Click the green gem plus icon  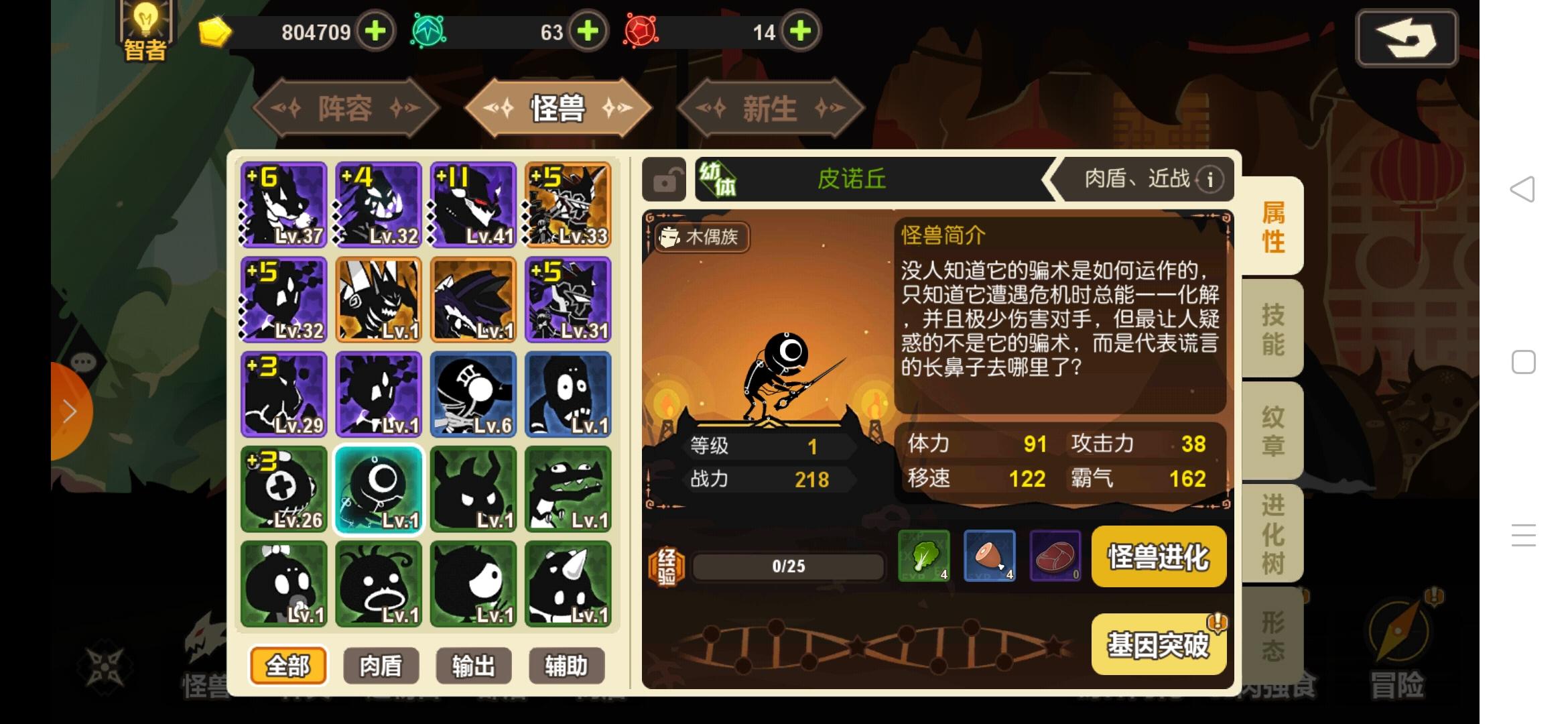[x=587, y=31]
